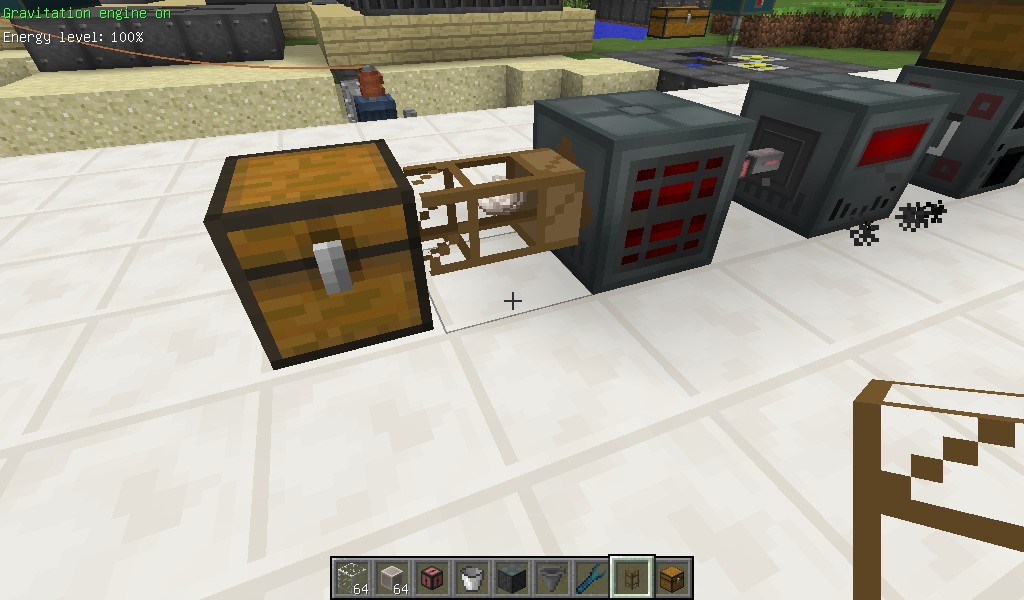Choose the dark gray machine casing slot
Image resolution: width=1024 pixels, height=600 pixels.
(512, 577)
